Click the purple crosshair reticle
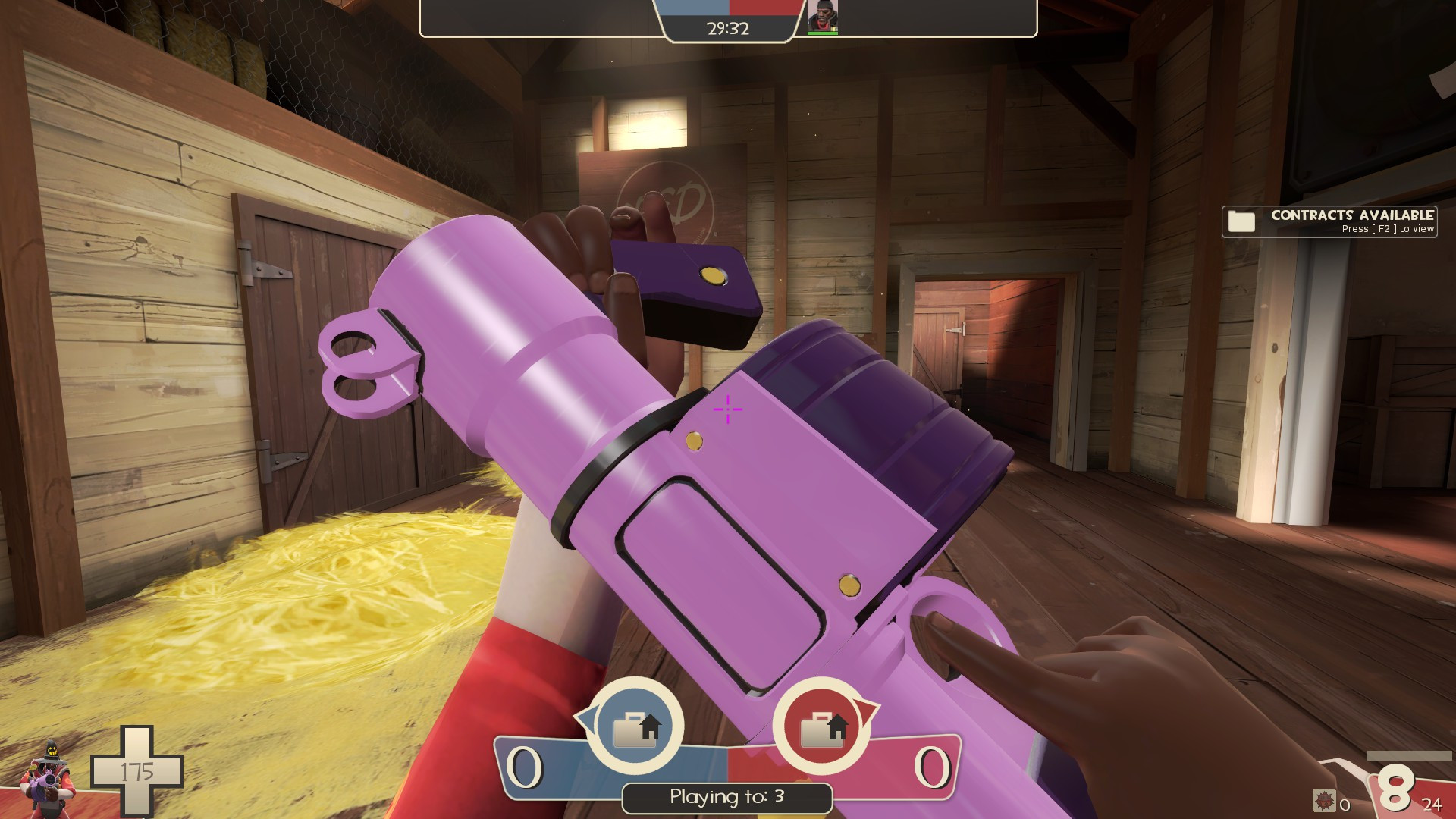Viewport: 1456px width, 819px height. click(x=726, y=409)
